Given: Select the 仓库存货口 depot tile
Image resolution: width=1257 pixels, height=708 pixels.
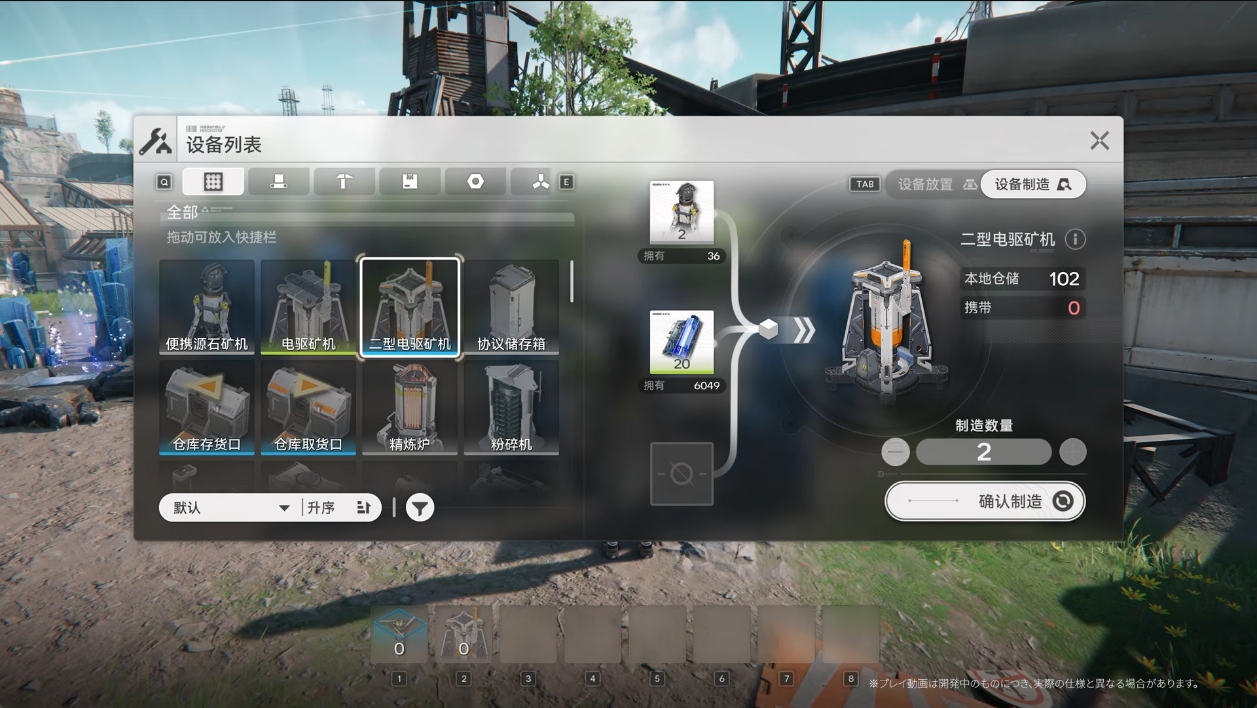Looking at the screenshot, I should pyautogui.click(x=208, y=407).
